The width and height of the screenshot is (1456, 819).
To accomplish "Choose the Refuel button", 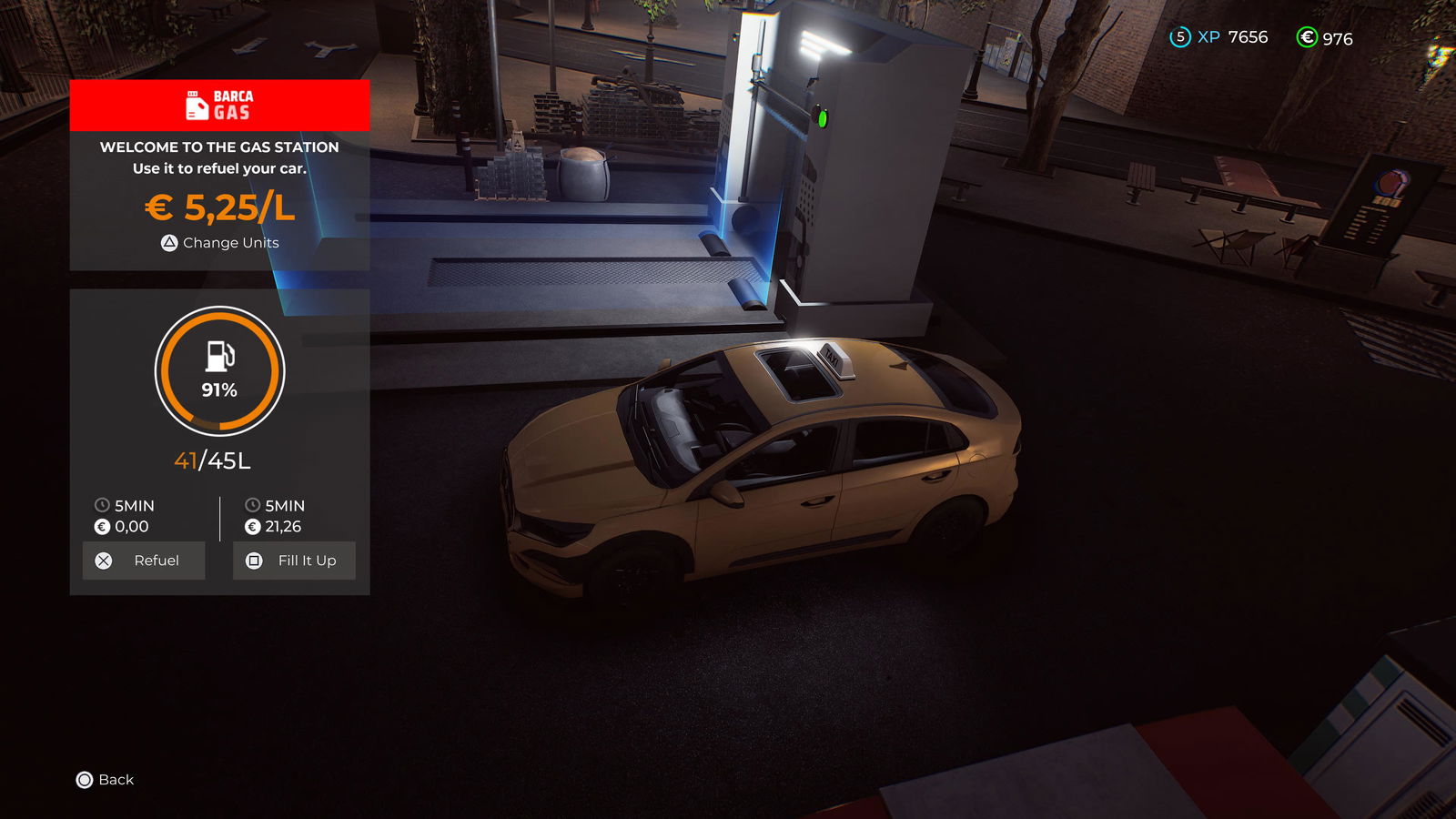I will (144, 561).
